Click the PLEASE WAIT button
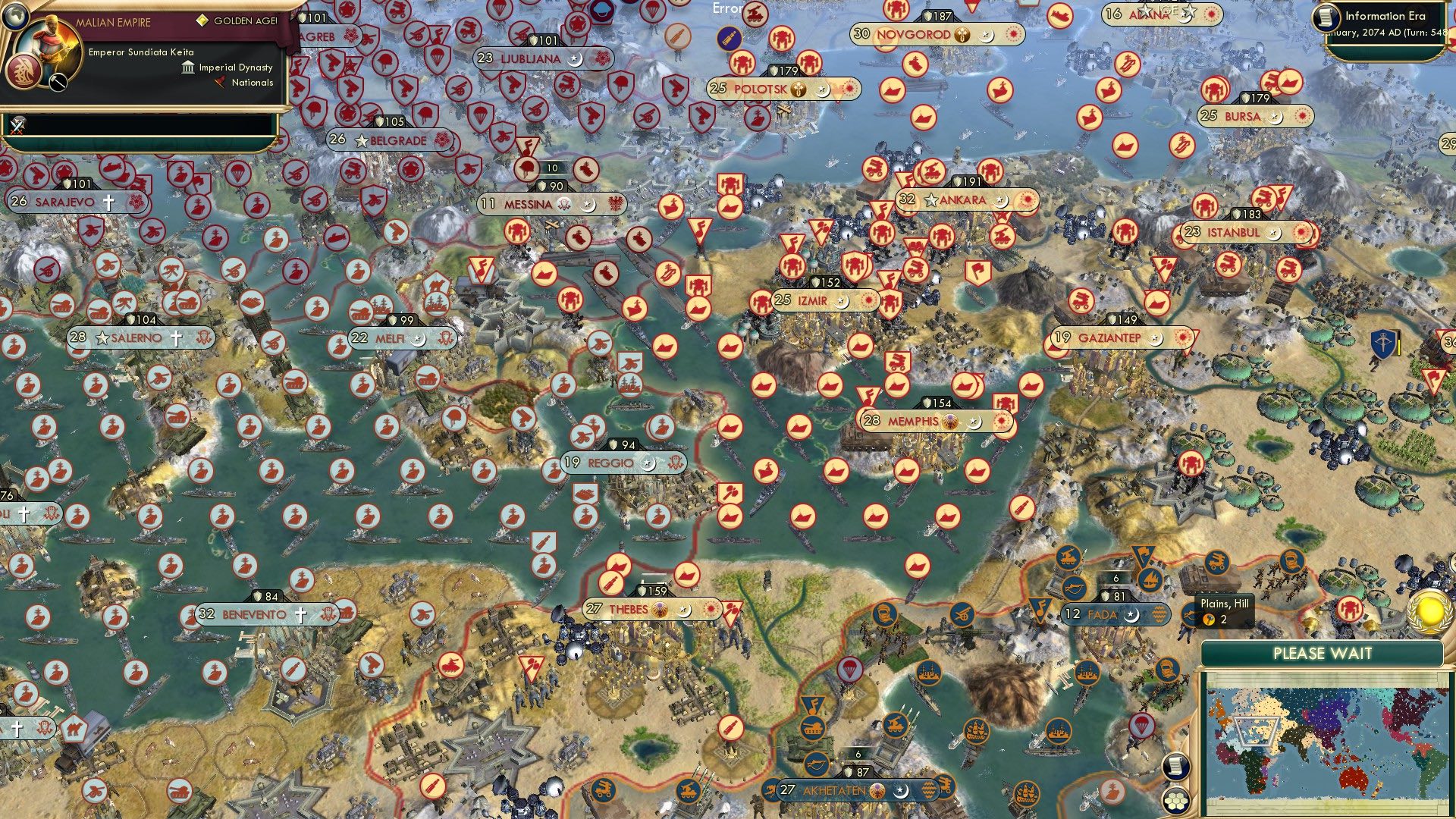This screenshot has height=819, width=1456. coord(1322,653)
